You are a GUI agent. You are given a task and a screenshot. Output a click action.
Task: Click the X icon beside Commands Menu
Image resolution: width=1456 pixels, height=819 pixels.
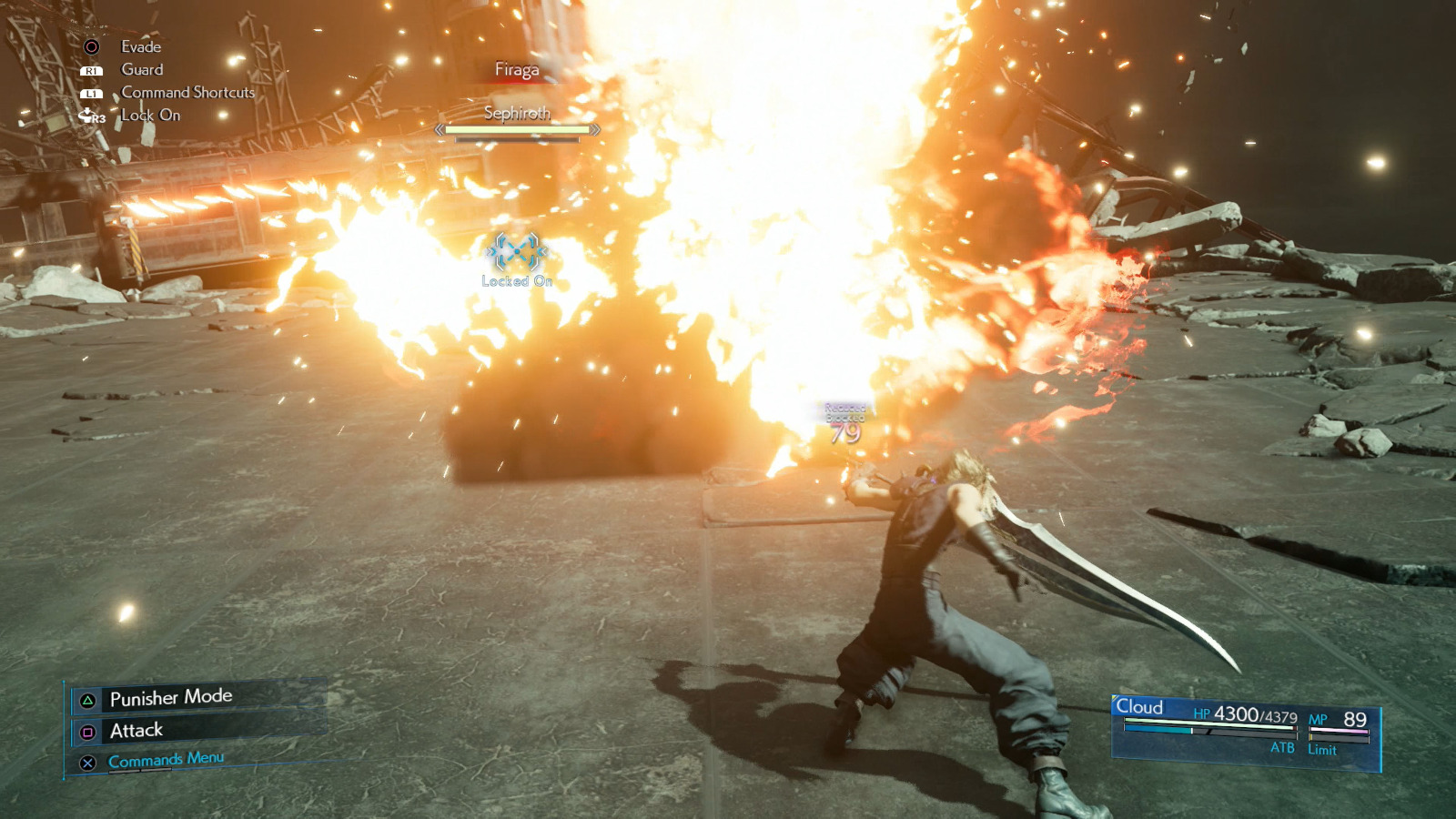86,764
